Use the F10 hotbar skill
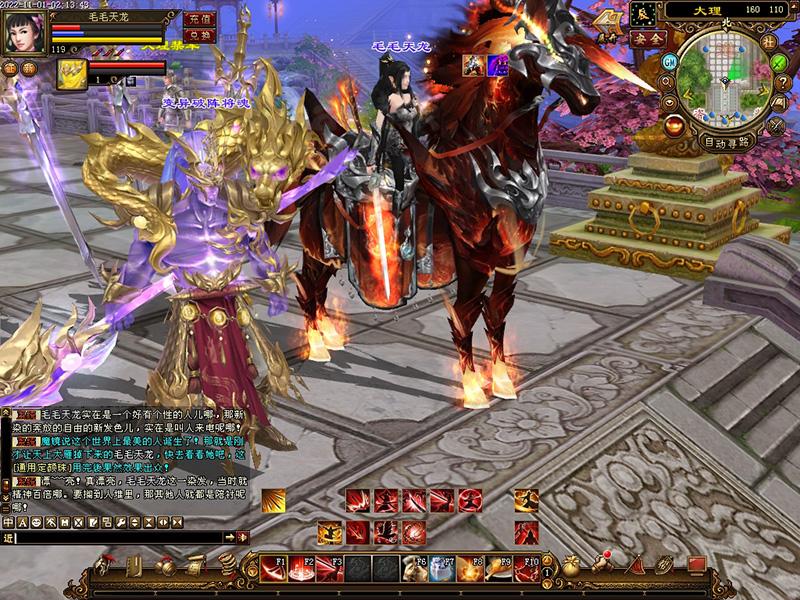 (x=527, y=568)
